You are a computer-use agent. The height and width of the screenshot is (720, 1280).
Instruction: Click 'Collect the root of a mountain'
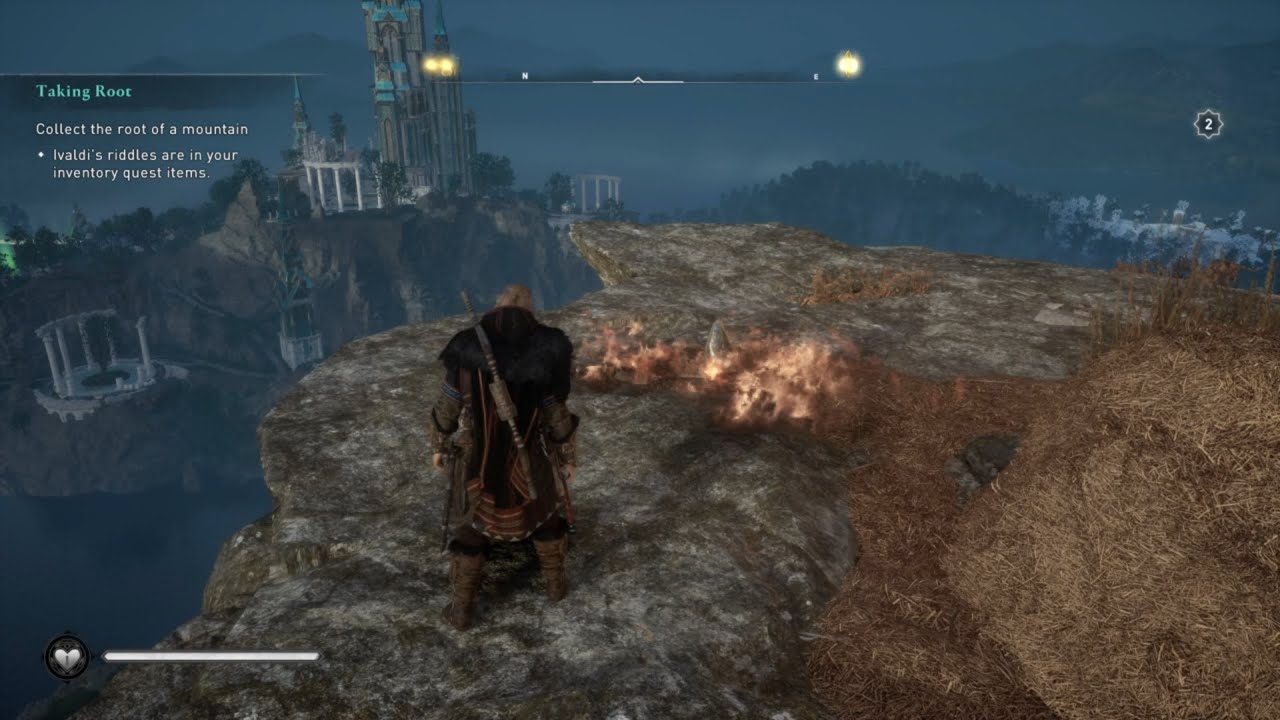140,128
